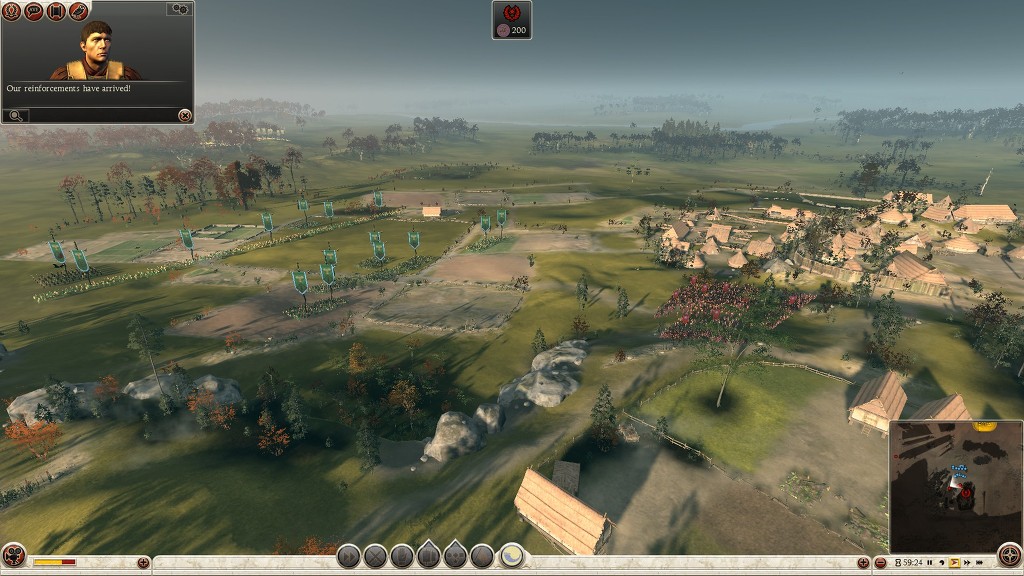Open the scroll icon button
This screenshot has height=576, width=1024.
click(x=56, y=11)
